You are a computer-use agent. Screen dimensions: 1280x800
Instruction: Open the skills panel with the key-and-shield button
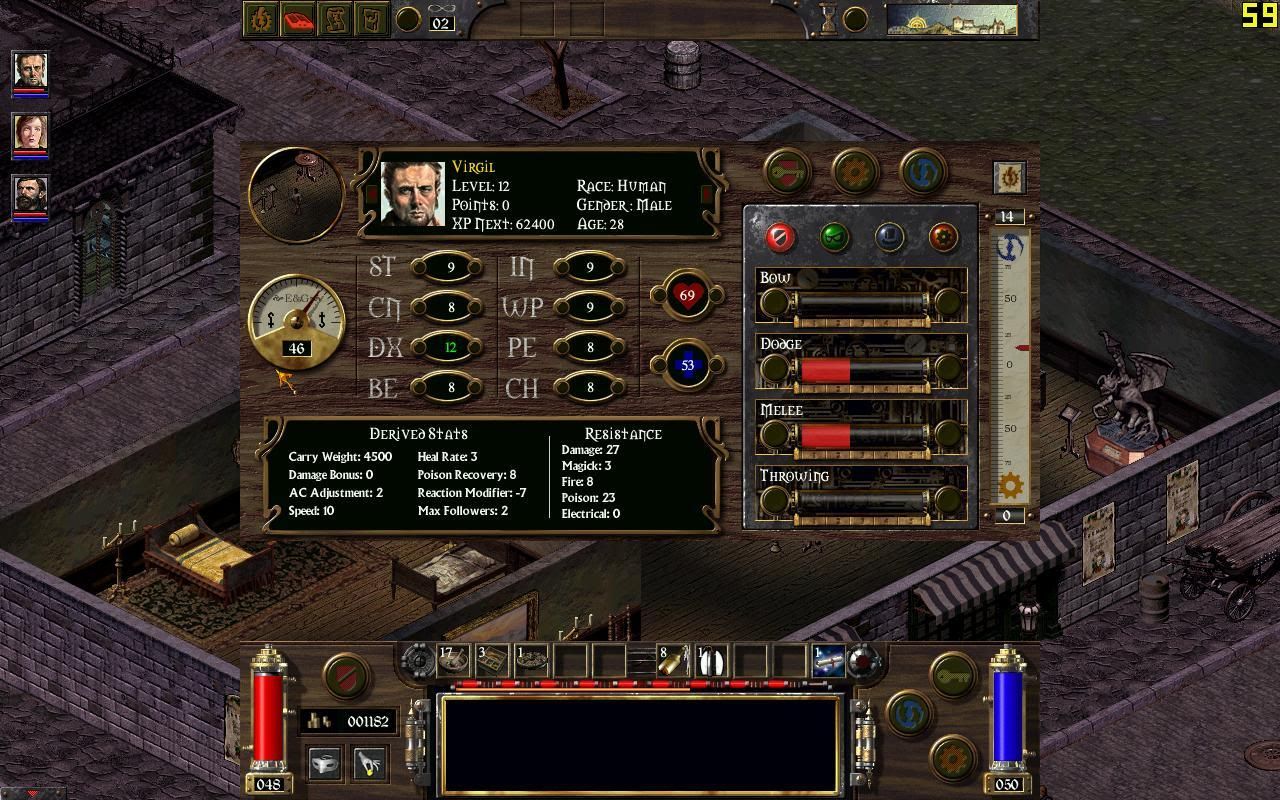coord(788,172)
